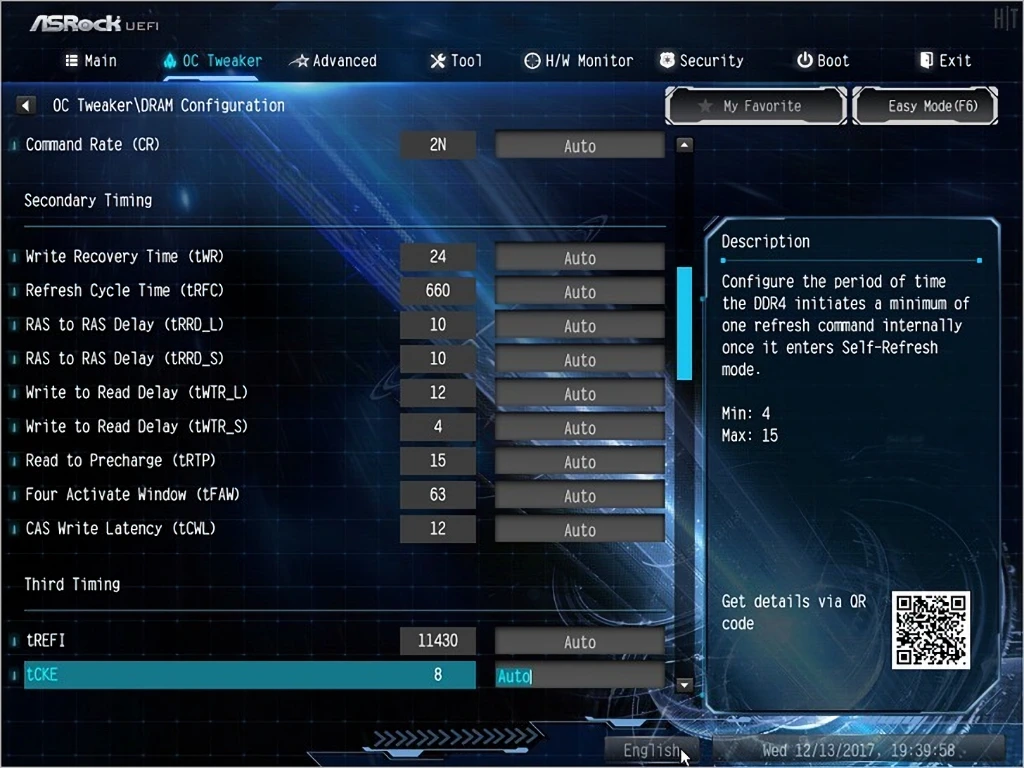Click the scroll down arrow button

click(685, 685)
